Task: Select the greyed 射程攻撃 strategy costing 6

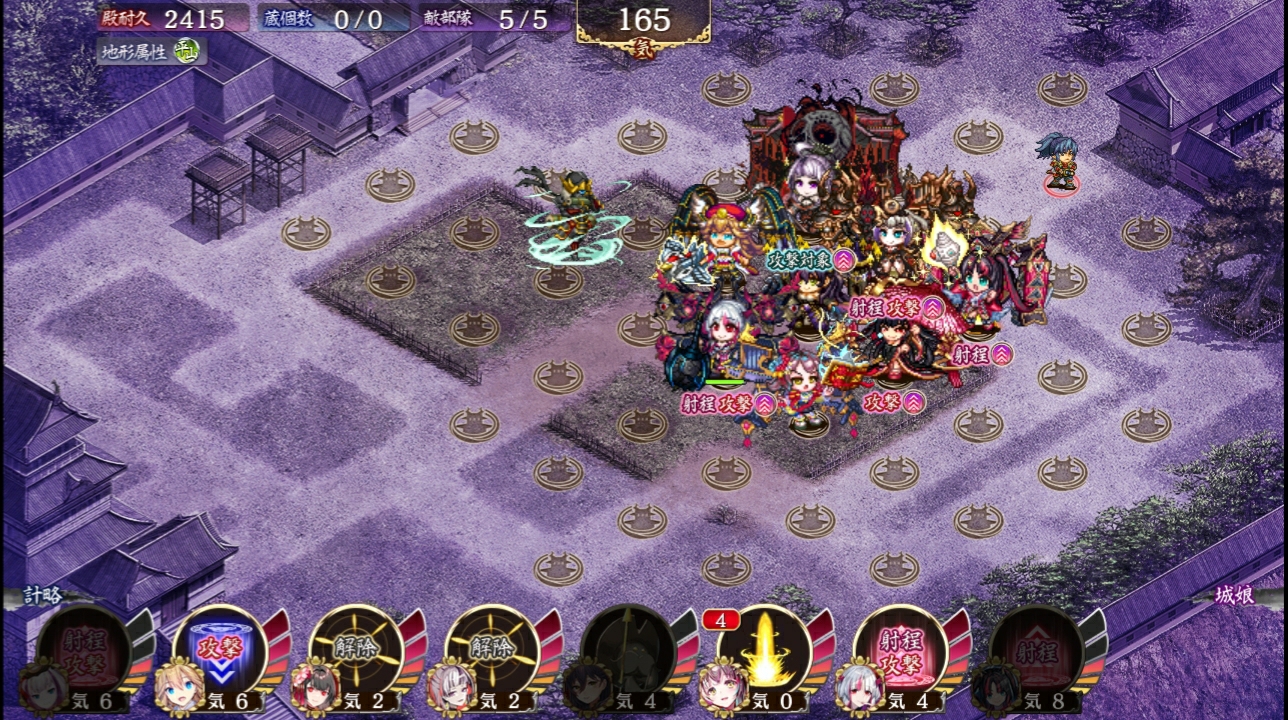Action: 84,650
